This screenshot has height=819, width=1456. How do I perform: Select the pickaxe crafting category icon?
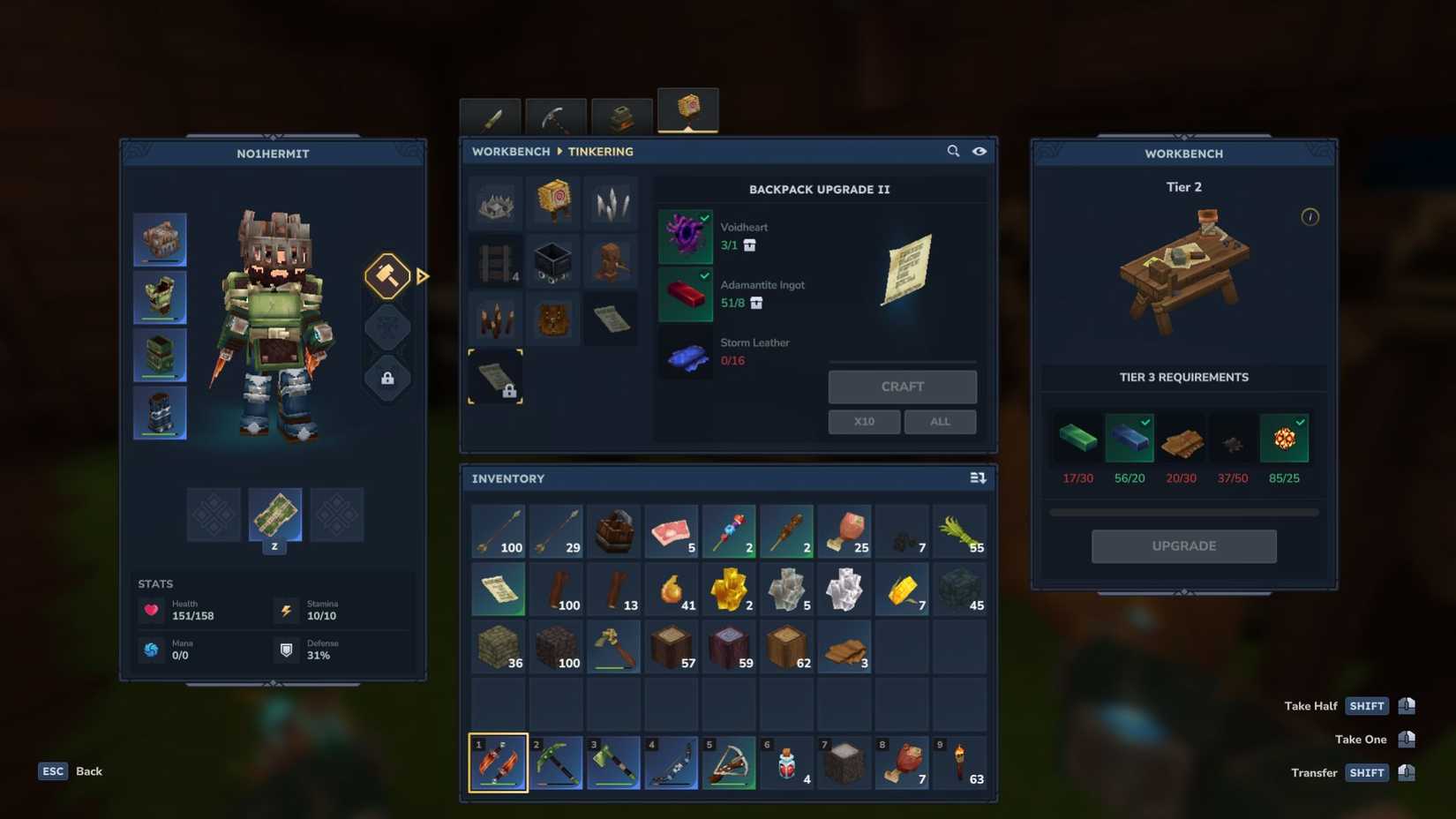tap(558, 116)
